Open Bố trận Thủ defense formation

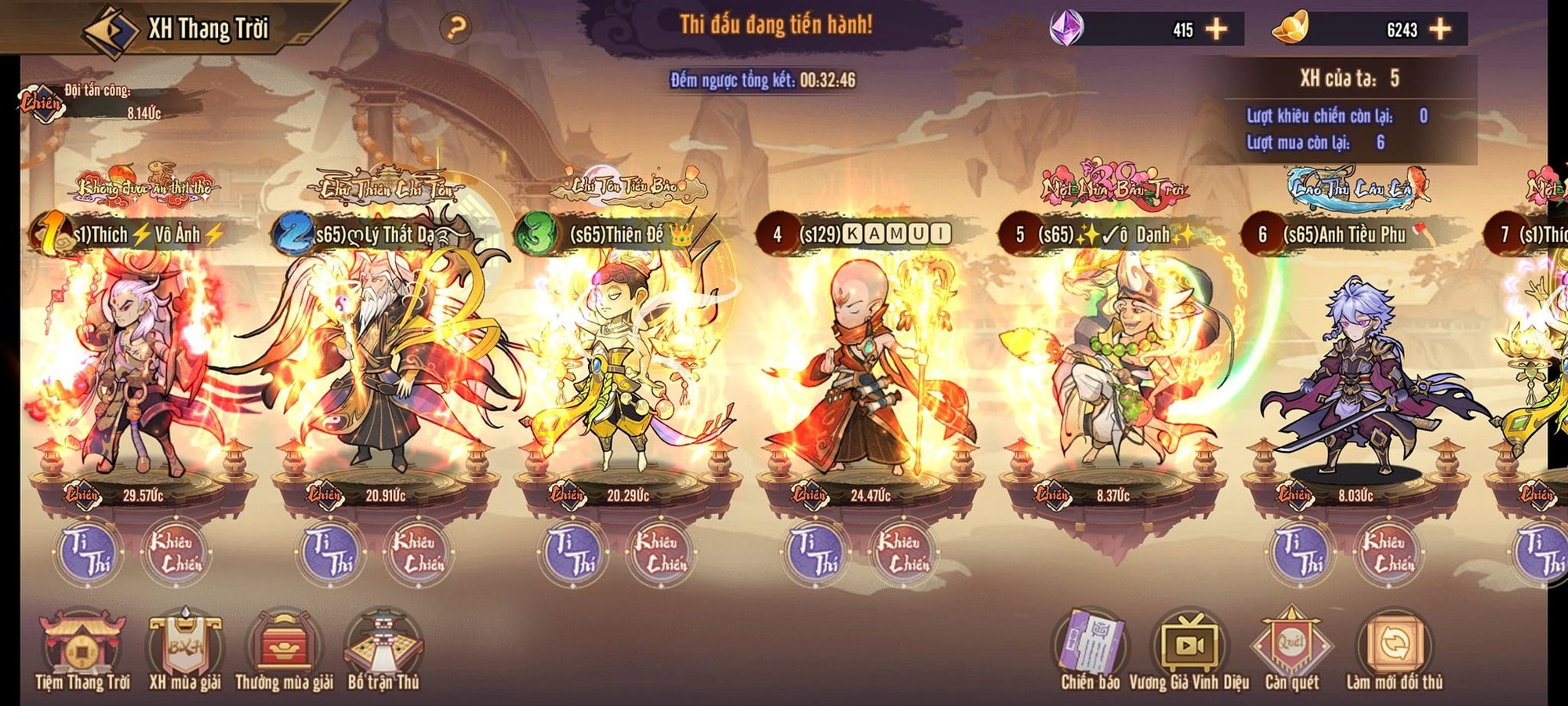[383, 650]
